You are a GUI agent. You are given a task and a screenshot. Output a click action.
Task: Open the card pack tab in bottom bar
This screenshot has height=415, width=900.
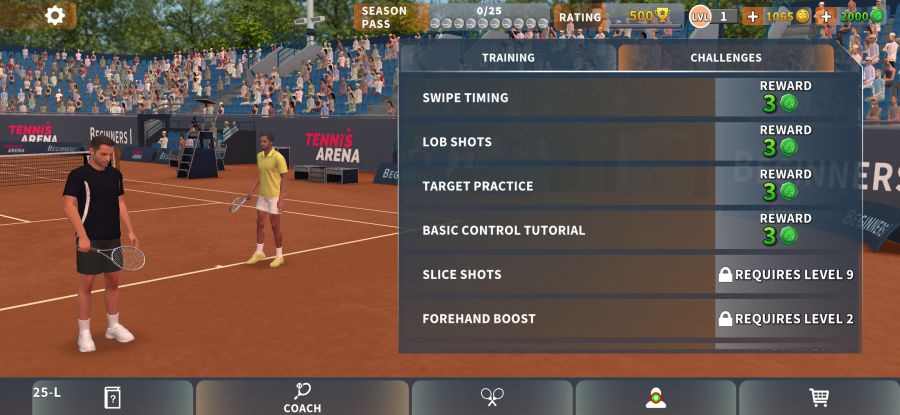click(112, 397)
